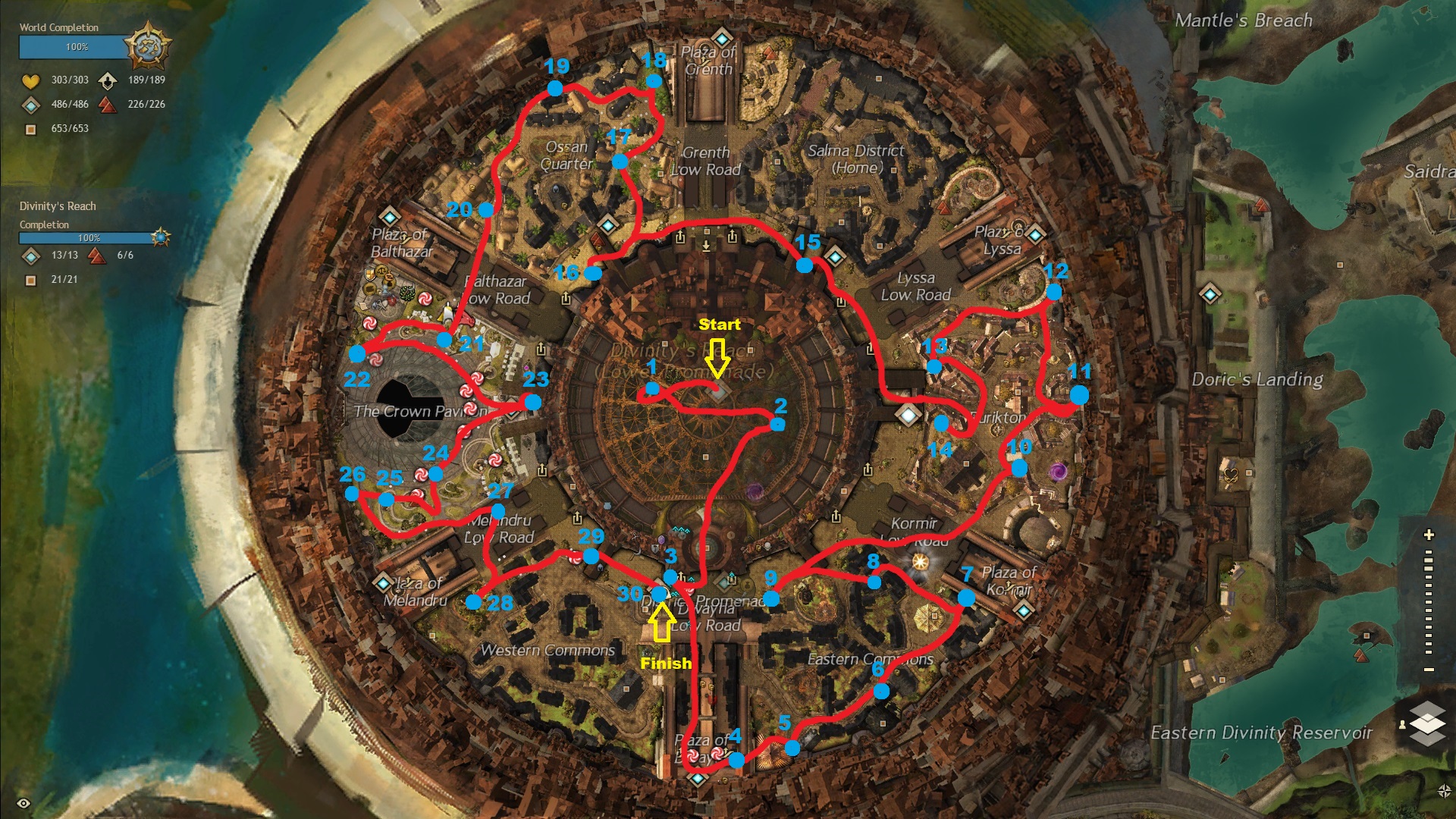This screenshot has height=819, width=1456.
Task: Choose the Ossan Quarter waypoint
Action: 607,225
